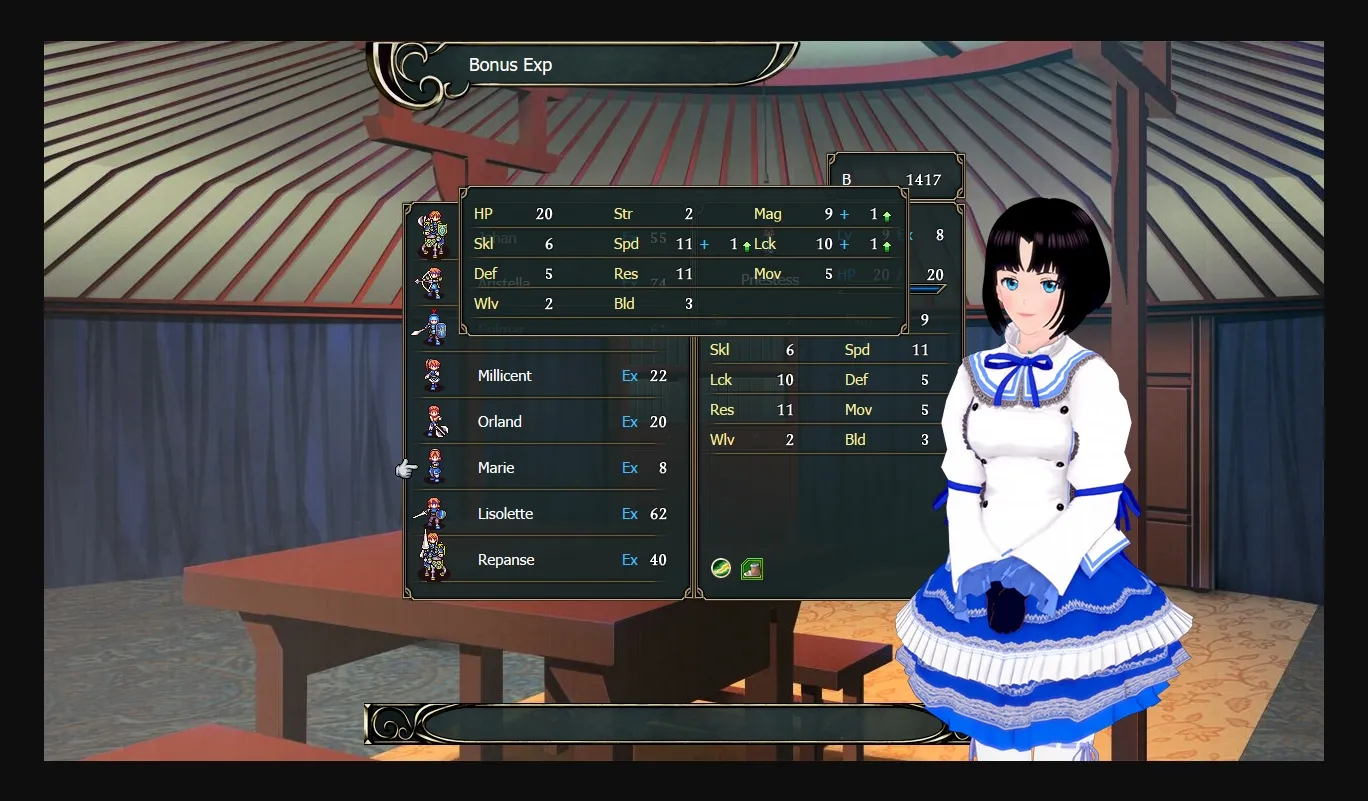Image resolution: width=1368 pixels, height=801 pixels.
Task: Select Colmar's armored lance knight sprite
Action: tap(433, 330)
